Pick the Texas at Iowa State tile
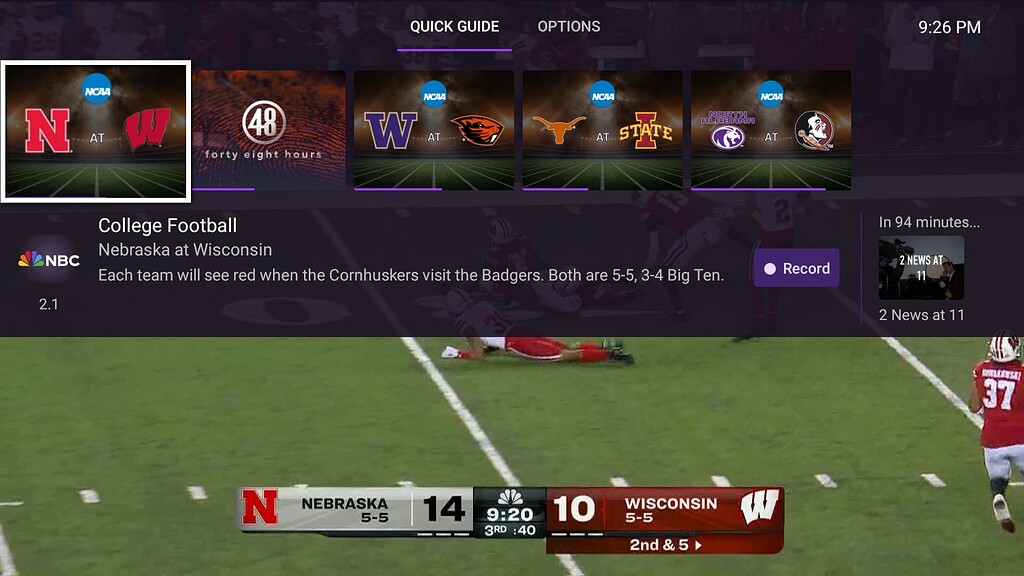1024x576 pixels. coord(602,130)
